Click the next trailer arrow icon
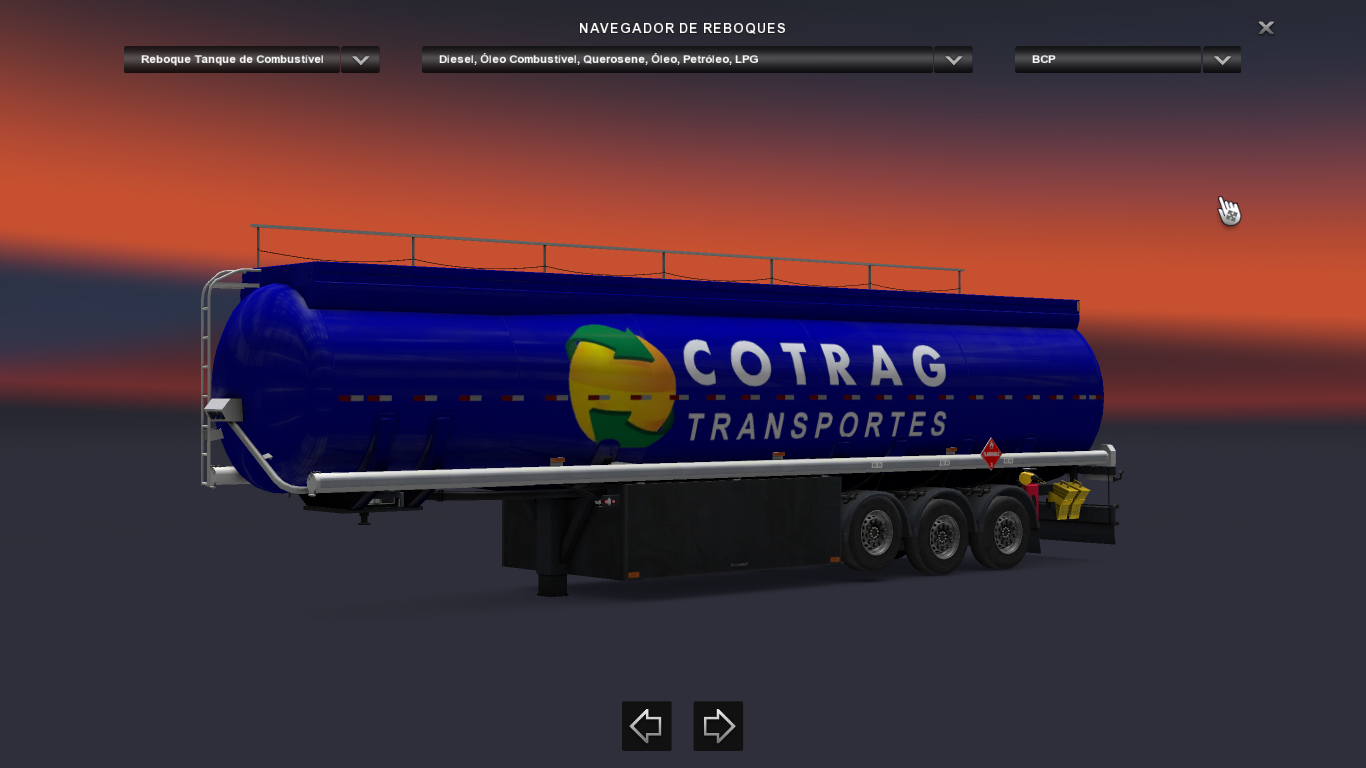The height and width of the screenshot is (768, 1366). (x=718, y=726)
